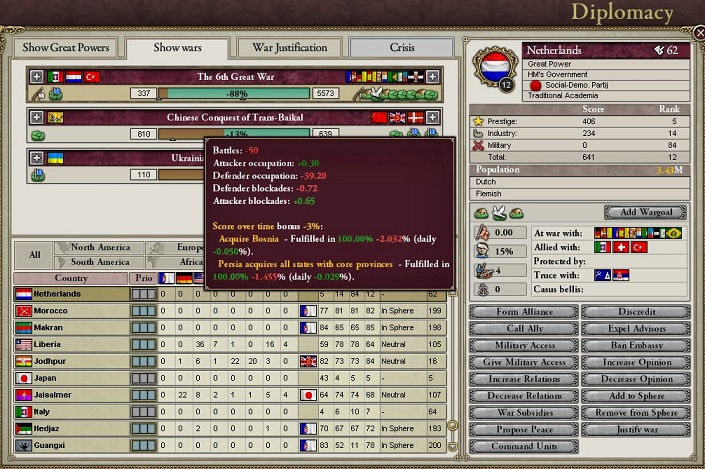Screen dimensions: 705x469
Task: Choose Expel Advisors action
Action: [x=638, y=328]
